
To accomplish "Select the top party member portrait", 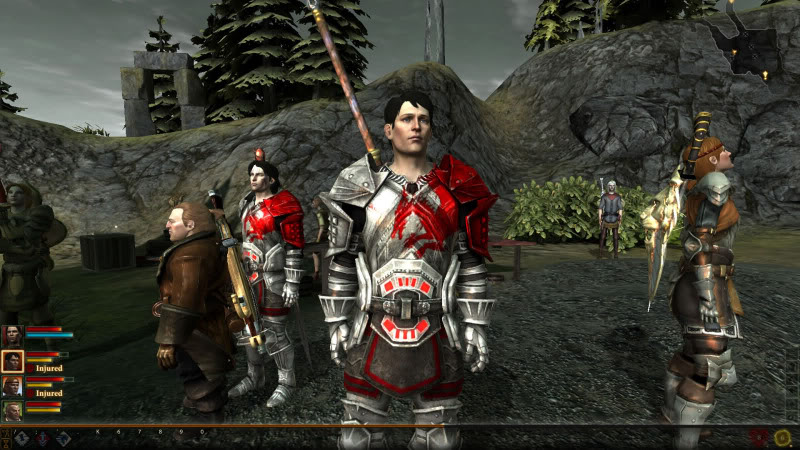I will 12,335.
